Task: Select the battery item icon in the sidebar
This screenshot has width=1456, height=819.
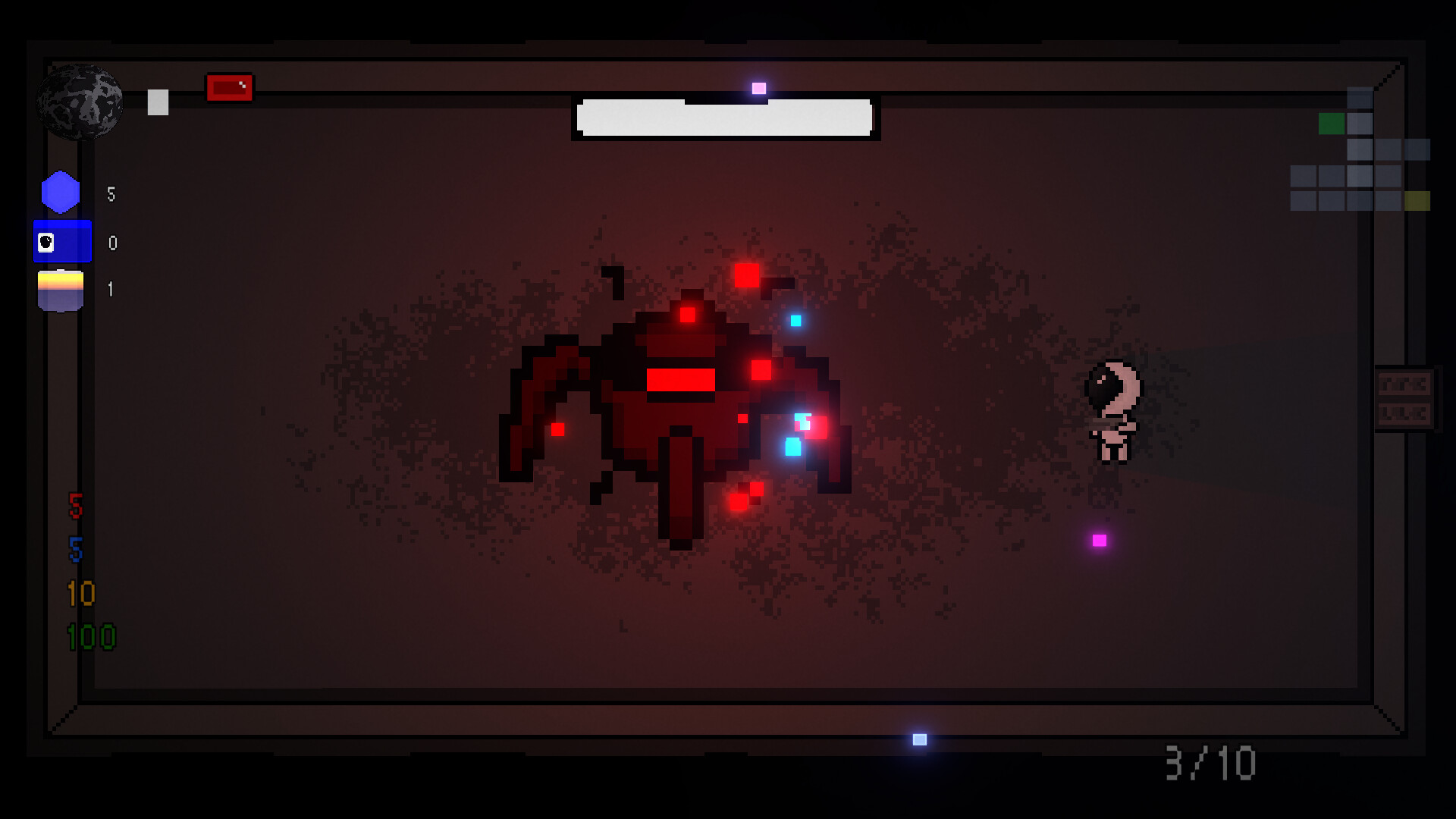Action: [62, 290]
